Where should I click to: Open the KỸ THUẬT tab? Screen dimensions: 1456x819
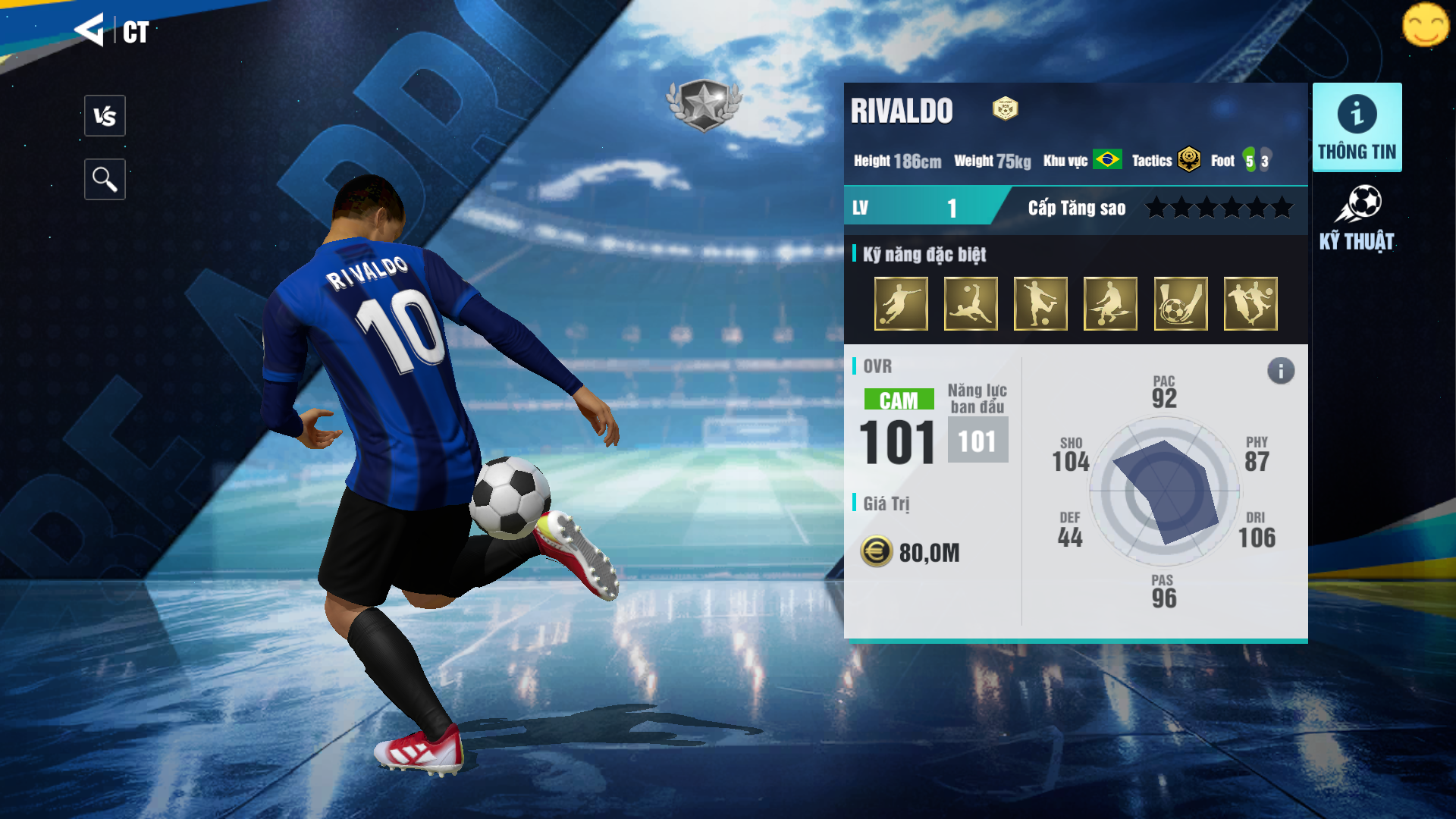(1357, 218)
